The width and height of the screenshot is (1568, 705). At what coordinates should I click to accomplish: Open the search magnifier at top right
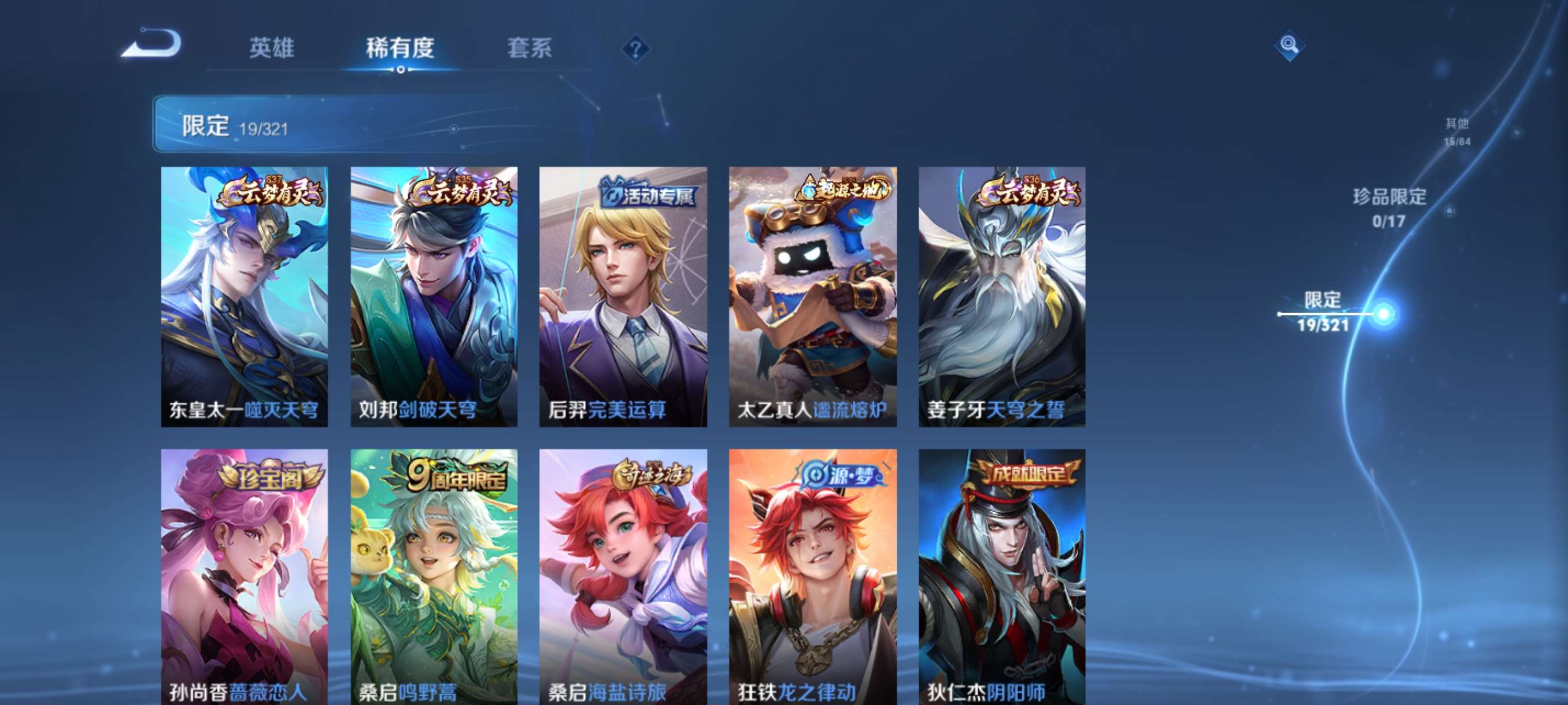(x=1290, y=46)
